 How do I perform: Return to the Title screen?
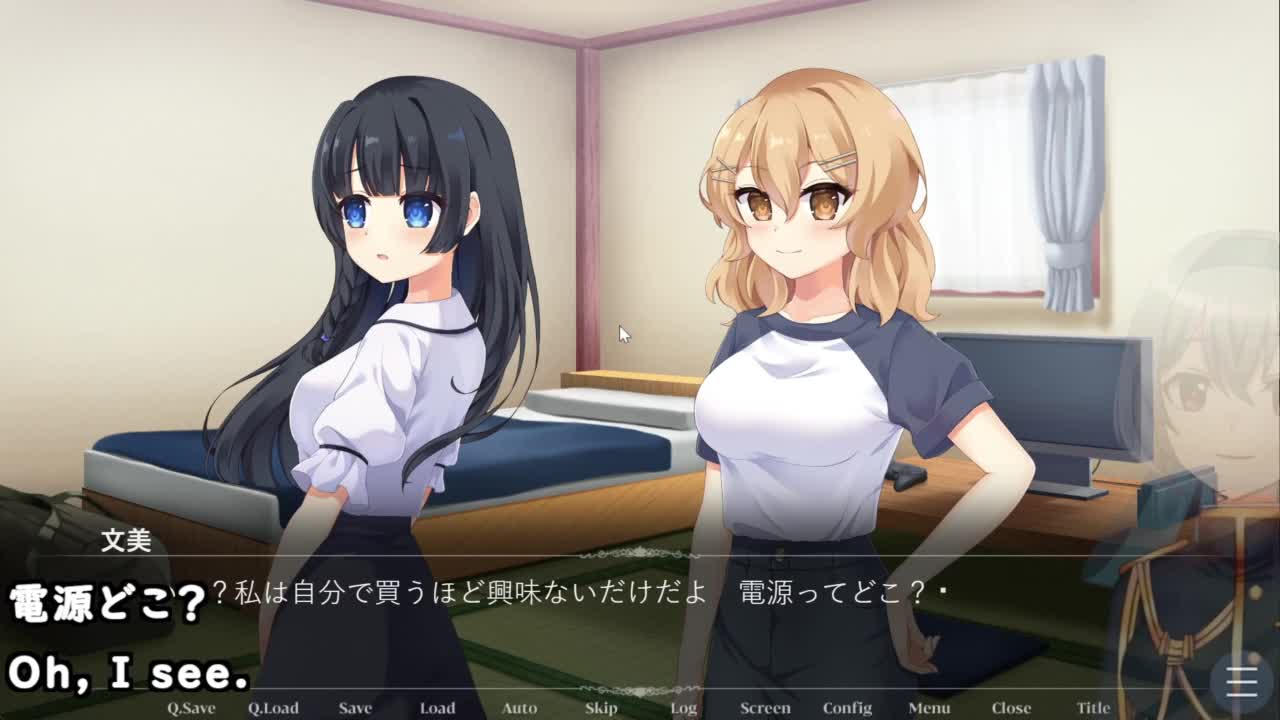[1093, 708]
